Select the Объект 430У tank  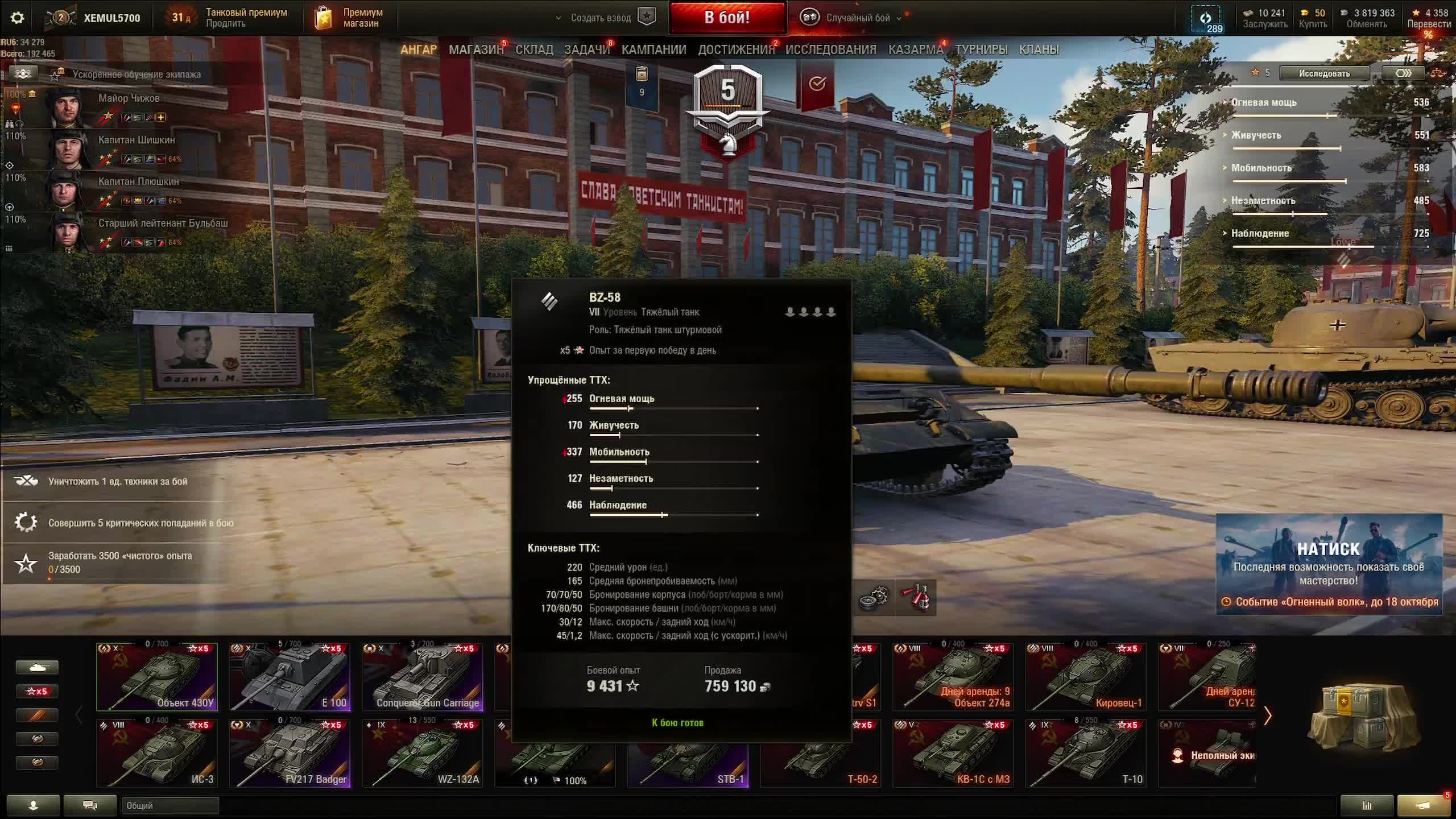tap(157, 677)
